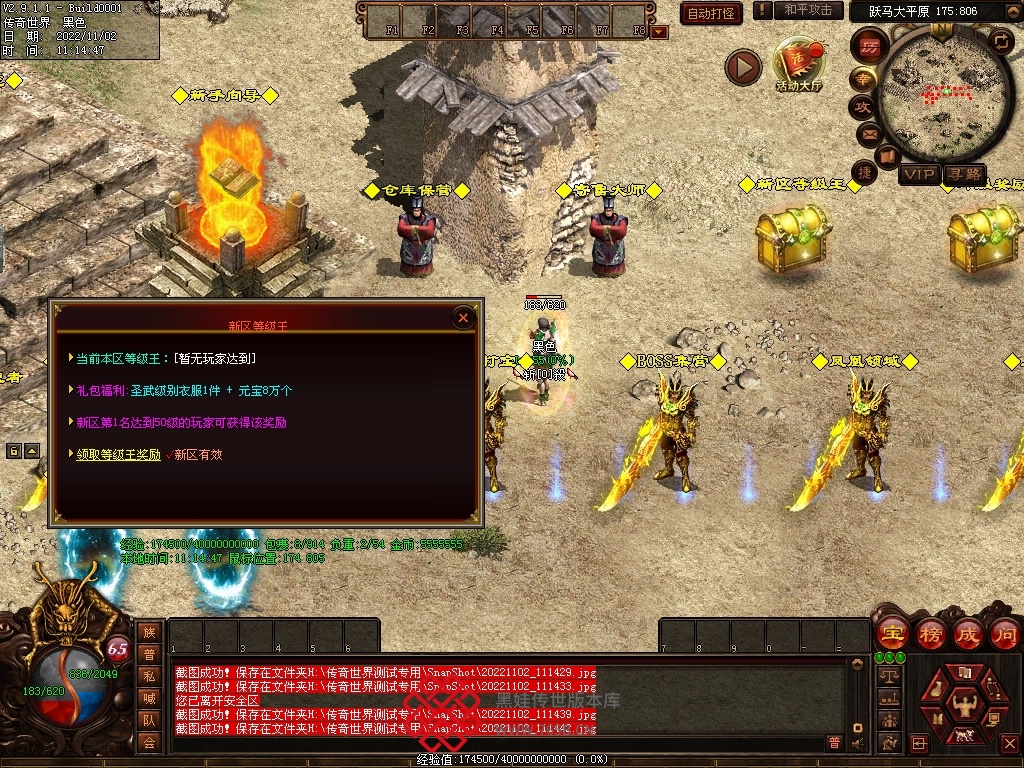Viewport: 1024px width, 768px height.
Task: Open the 问 help button
Action: click(1005, 633)
